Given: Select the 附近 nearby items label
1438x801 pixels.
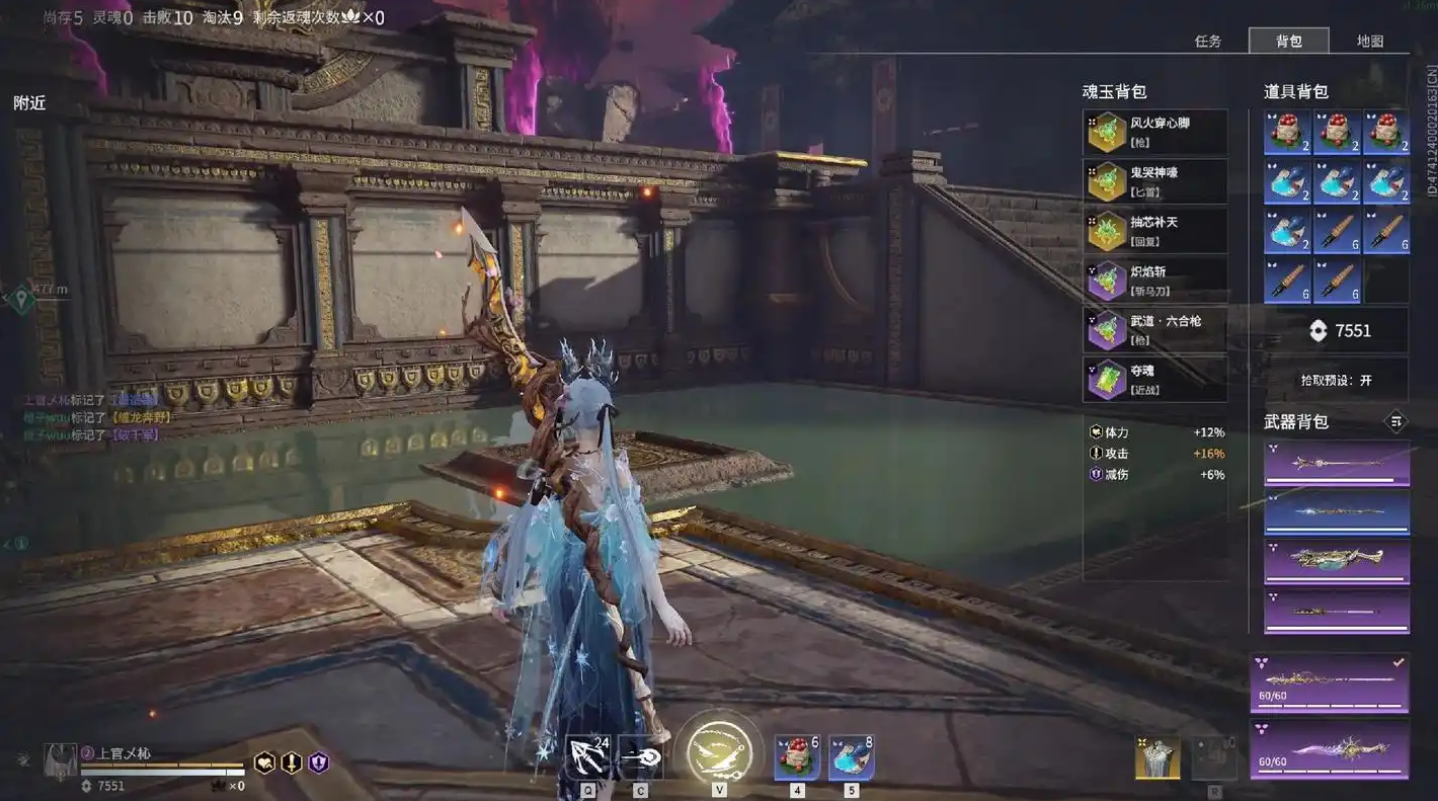Looking at the screenshot, I should coord(29,103).
